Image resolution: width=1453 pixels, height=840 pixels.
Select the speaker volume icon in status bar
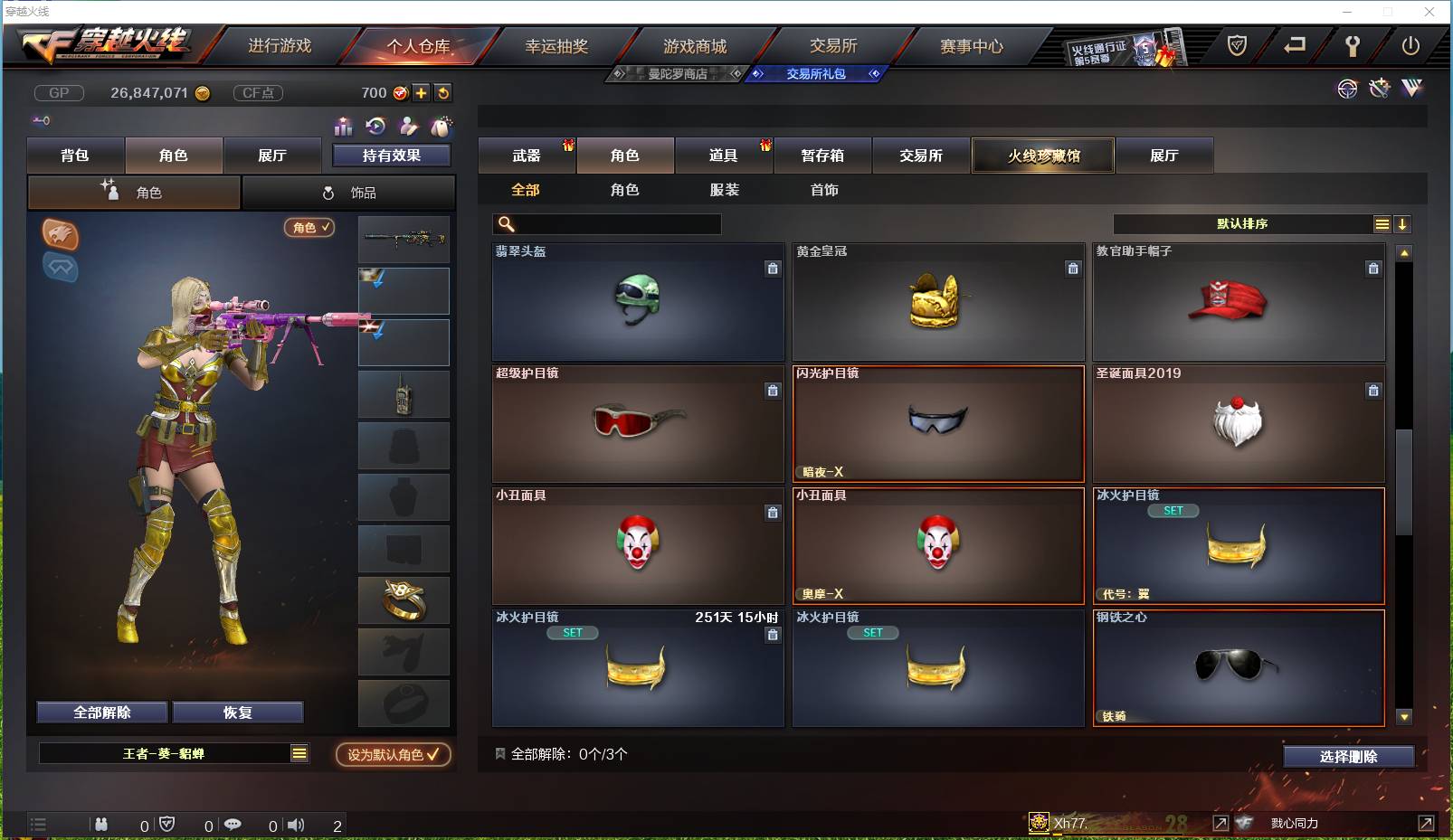click(296, 825)
